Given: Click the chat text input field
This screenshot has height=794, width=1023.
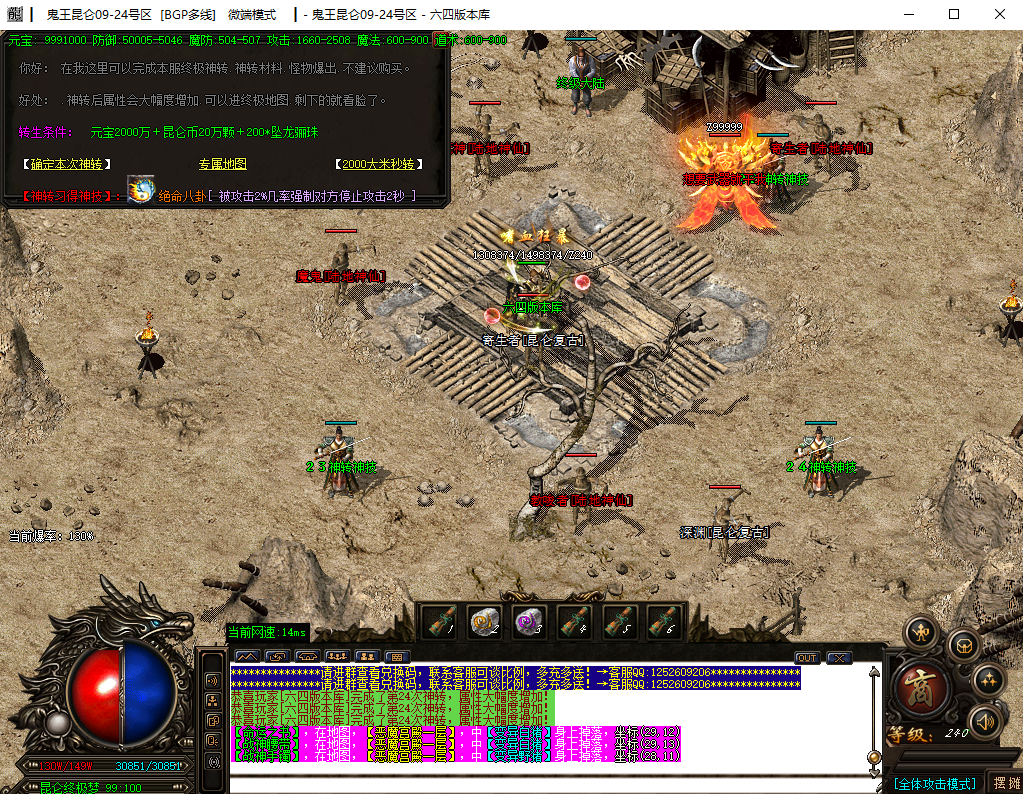Looking at the screenshot, I should (550, 784).
